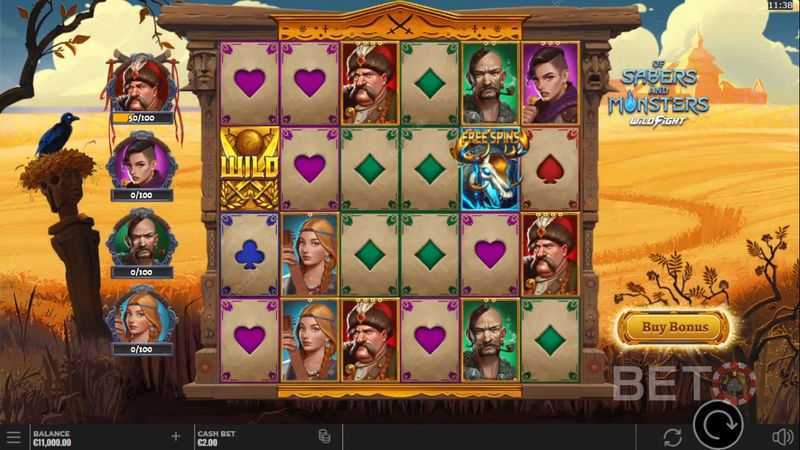Select the blonde woman meter portrait
This screenshot has height=450, width=800.
tap(141, 313)
